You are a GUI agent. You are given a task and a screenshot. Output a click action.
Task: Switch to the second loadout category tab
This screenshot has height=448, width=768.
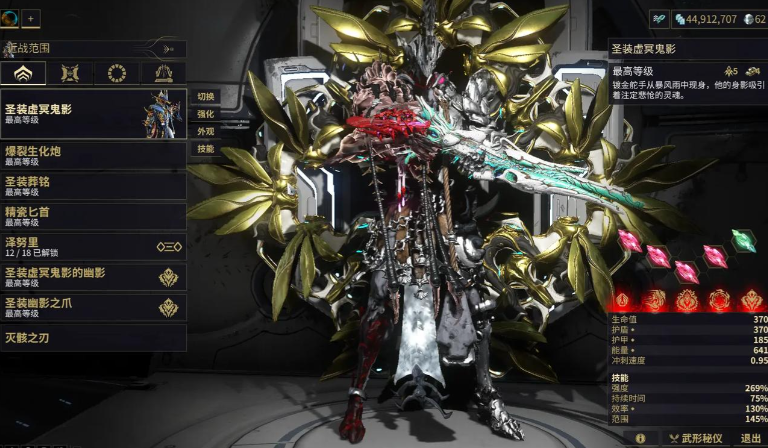70,73
